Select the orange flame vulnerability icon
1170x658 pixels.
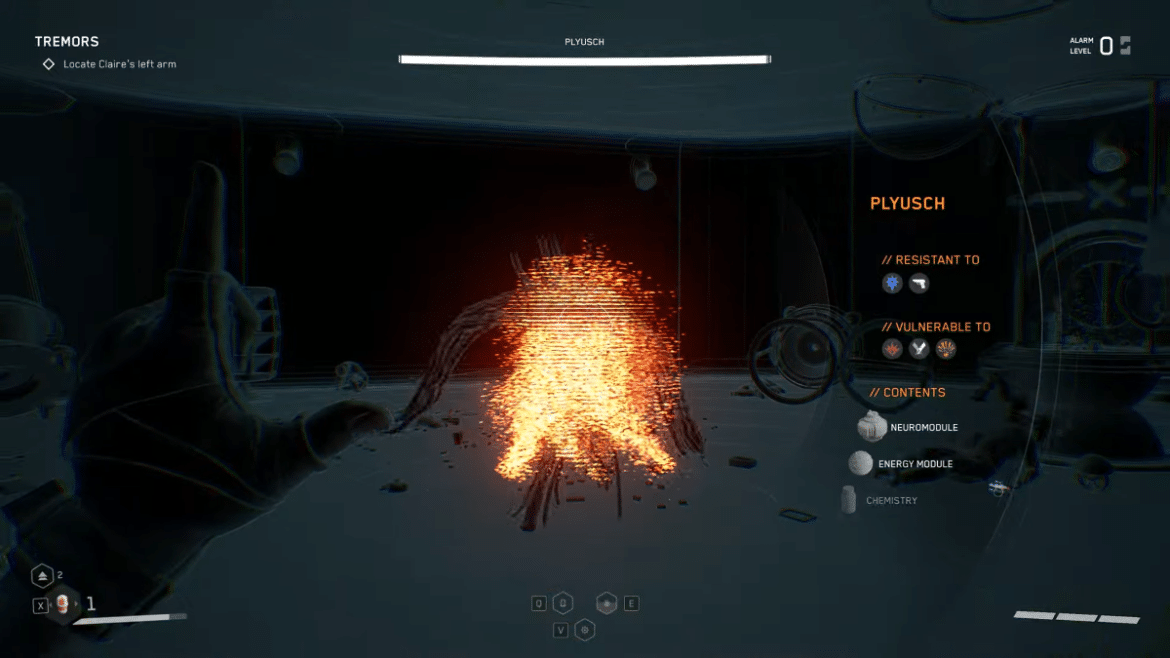892,349
